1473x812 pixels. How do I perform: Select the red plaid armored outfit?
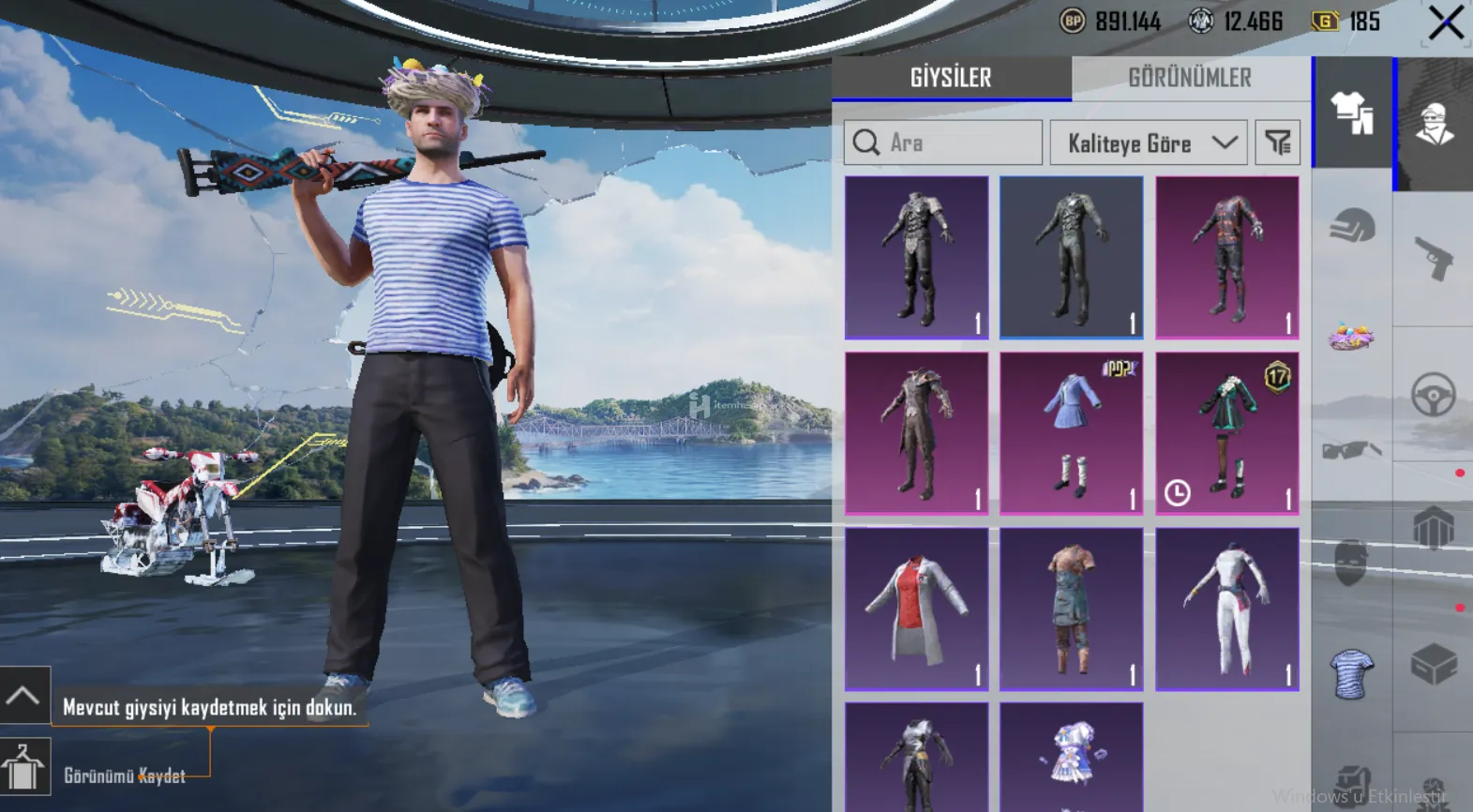(1226, 257)
